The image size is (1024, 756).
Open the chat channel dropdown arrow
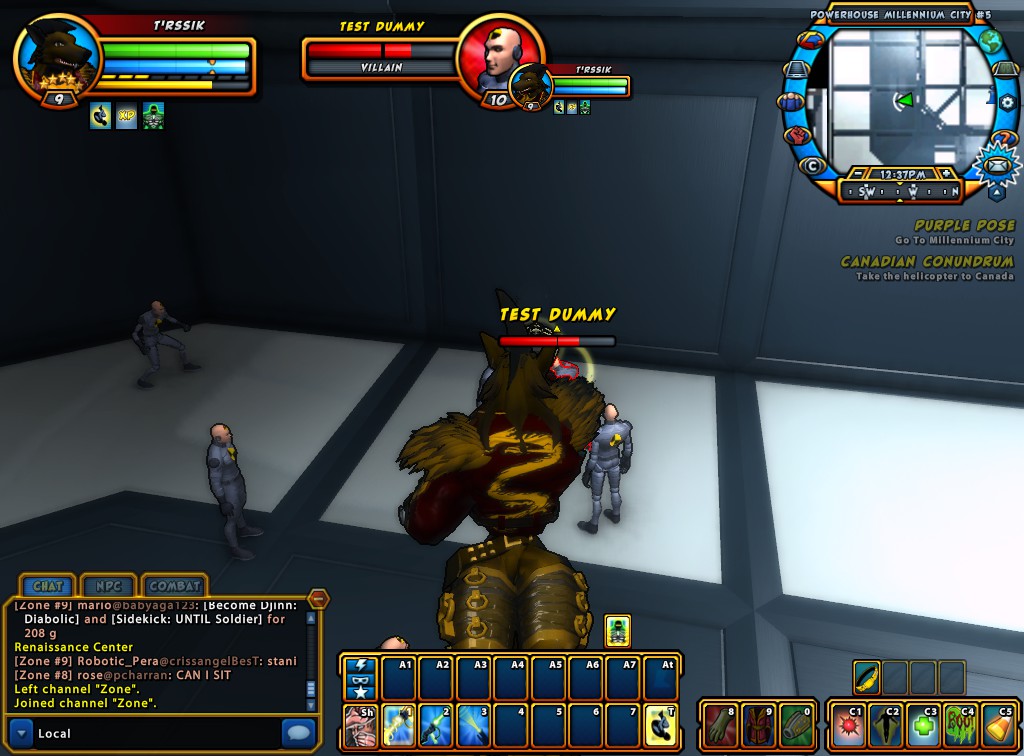[x=20, y=732]
